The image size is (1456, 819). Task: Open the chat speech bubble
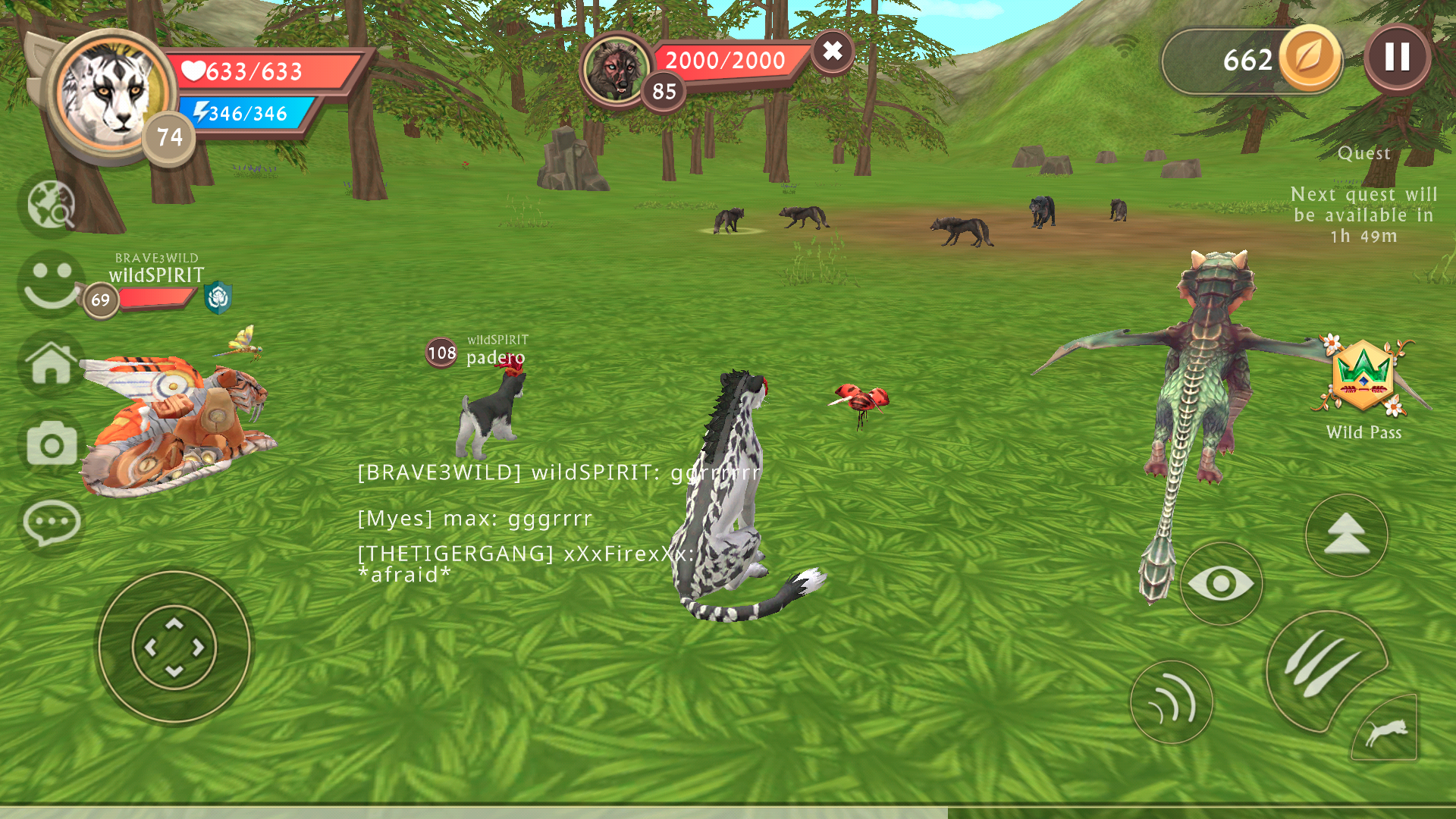51,523
